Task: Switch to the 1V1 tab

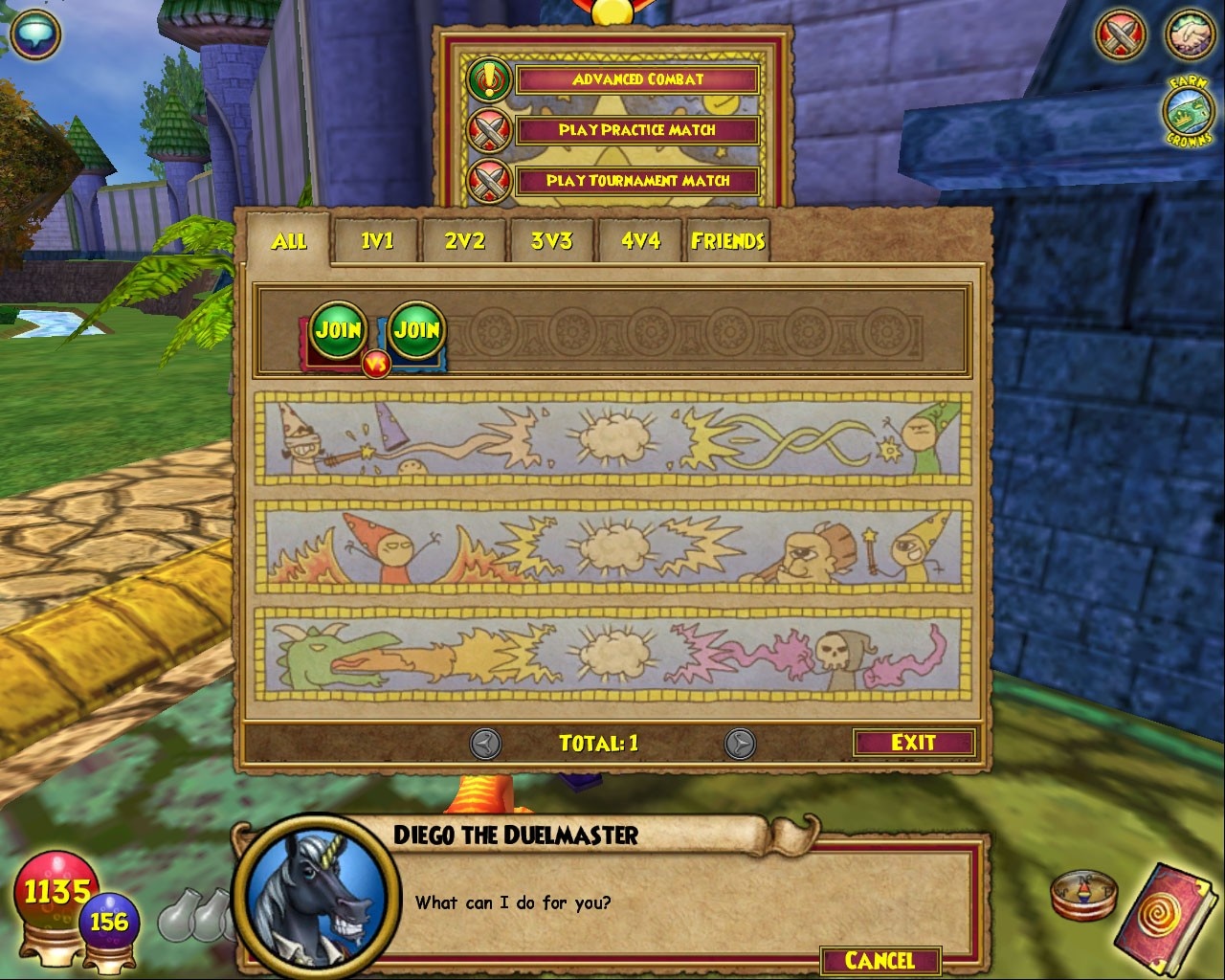Action: tap(376, 241)
